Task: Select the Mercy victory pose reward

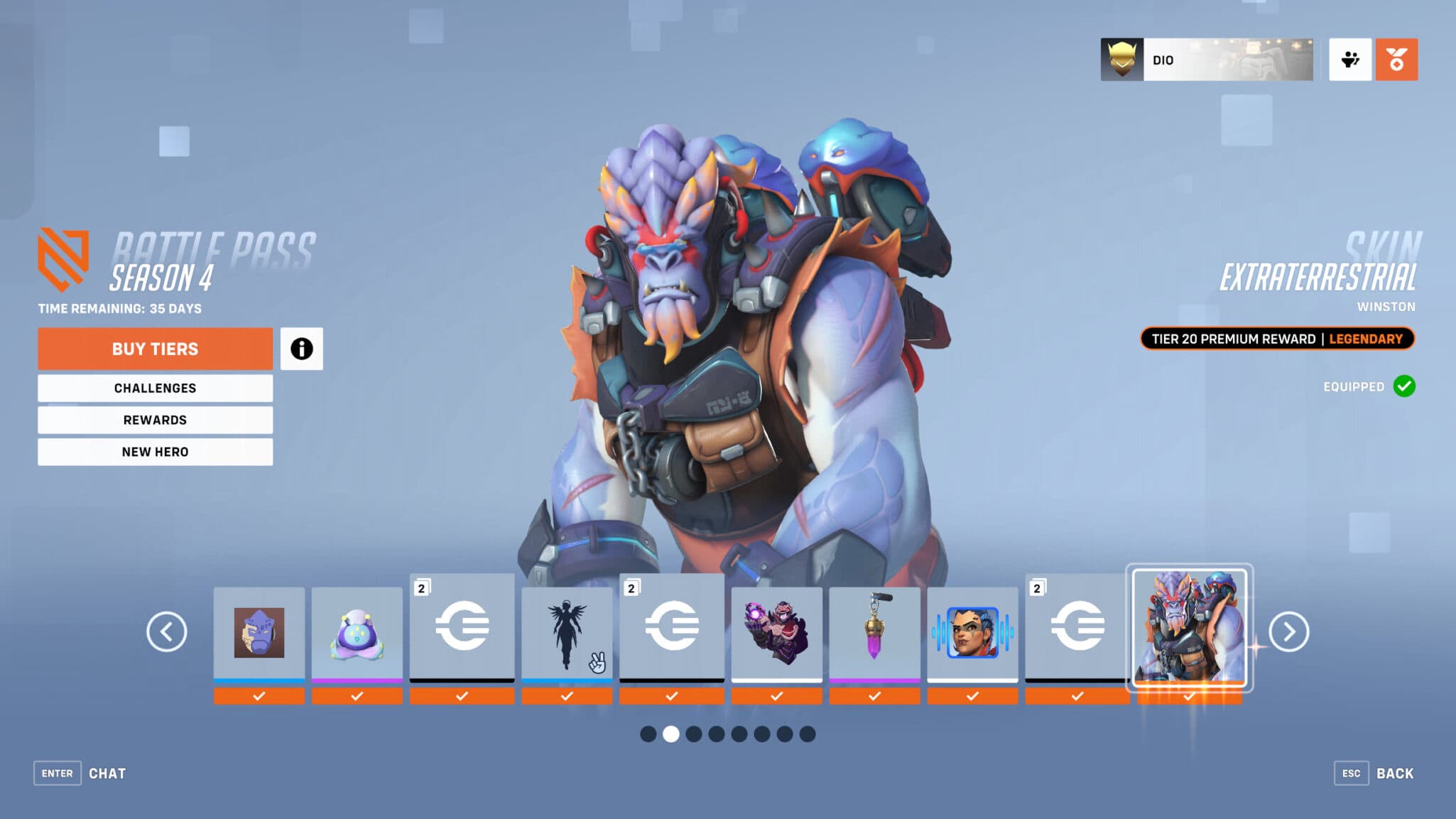Action: (x=566, y=632)
